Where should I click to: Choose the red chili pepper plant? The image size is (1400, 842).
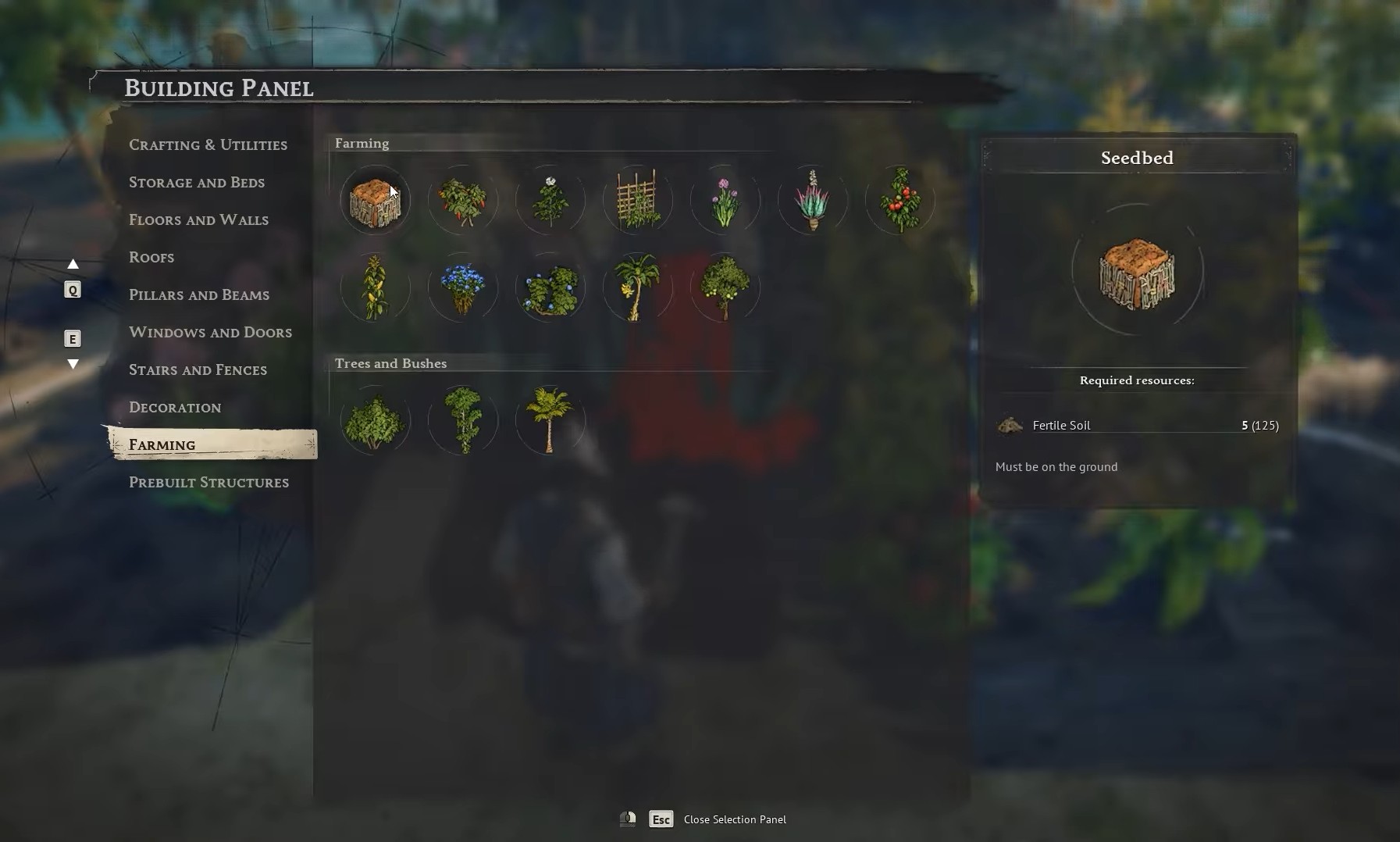[462, 201]
